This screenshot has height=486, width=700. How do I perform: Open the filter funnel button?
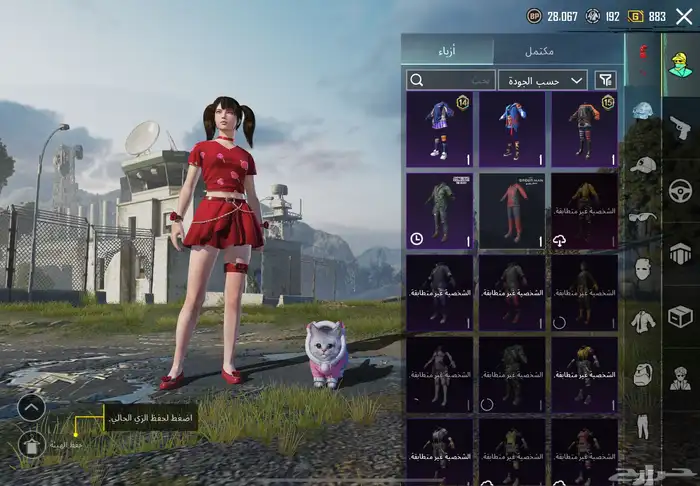click(x=606, y=80)
